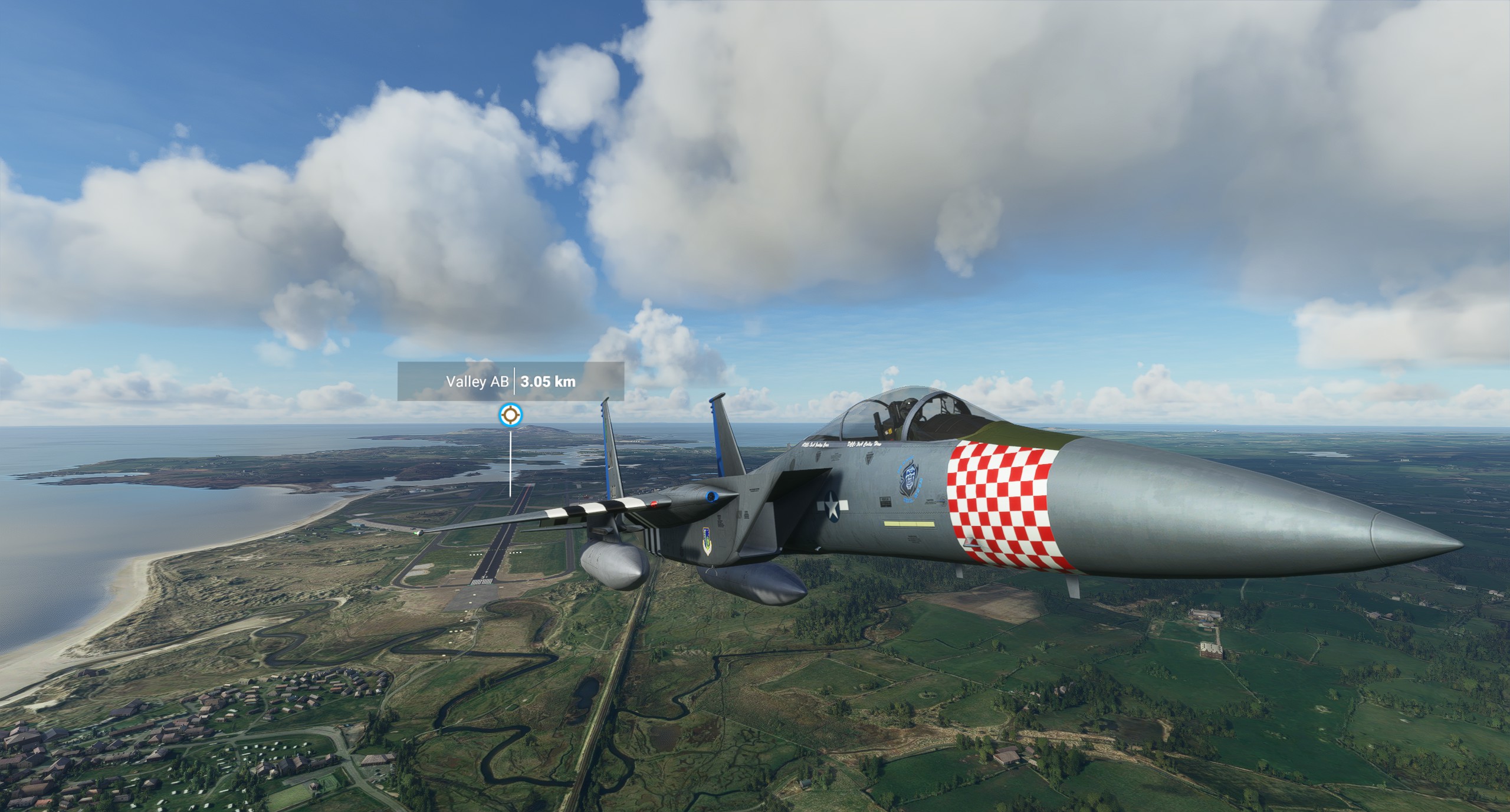
Task: Select the Valley AB airport name label
Action: [477, 381]
